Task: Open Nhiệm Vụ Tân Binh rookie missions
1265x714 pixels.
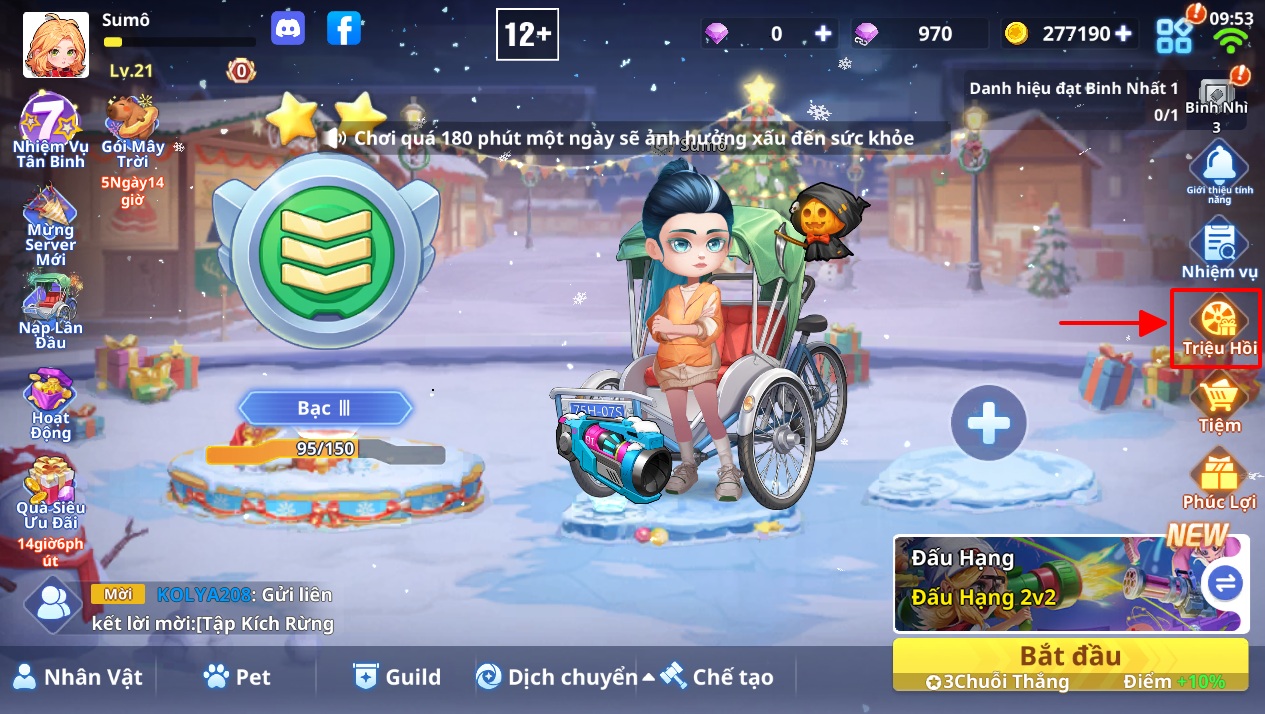Action: [x=50, y=130]
